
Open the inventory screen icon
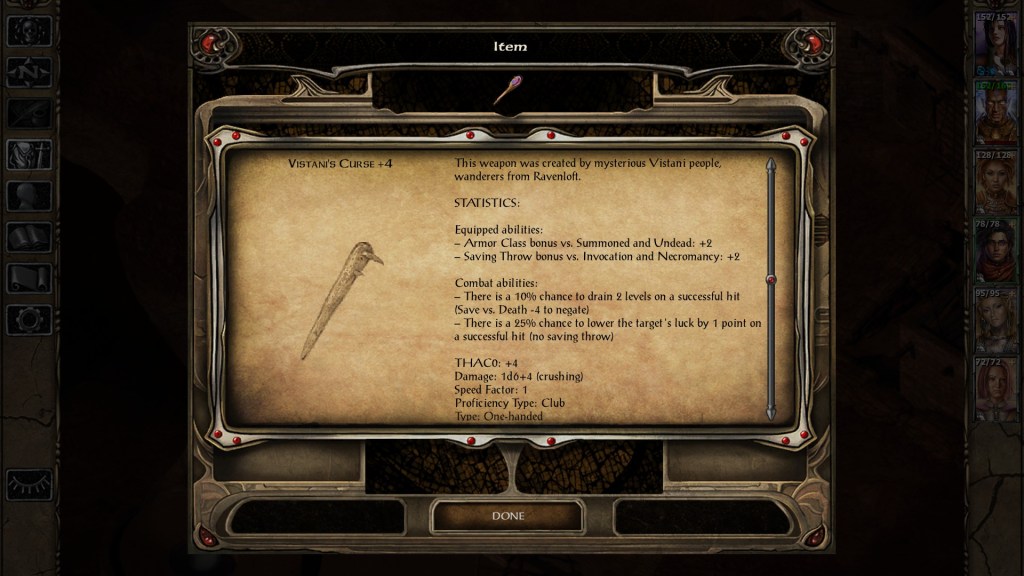coord(28,153)
